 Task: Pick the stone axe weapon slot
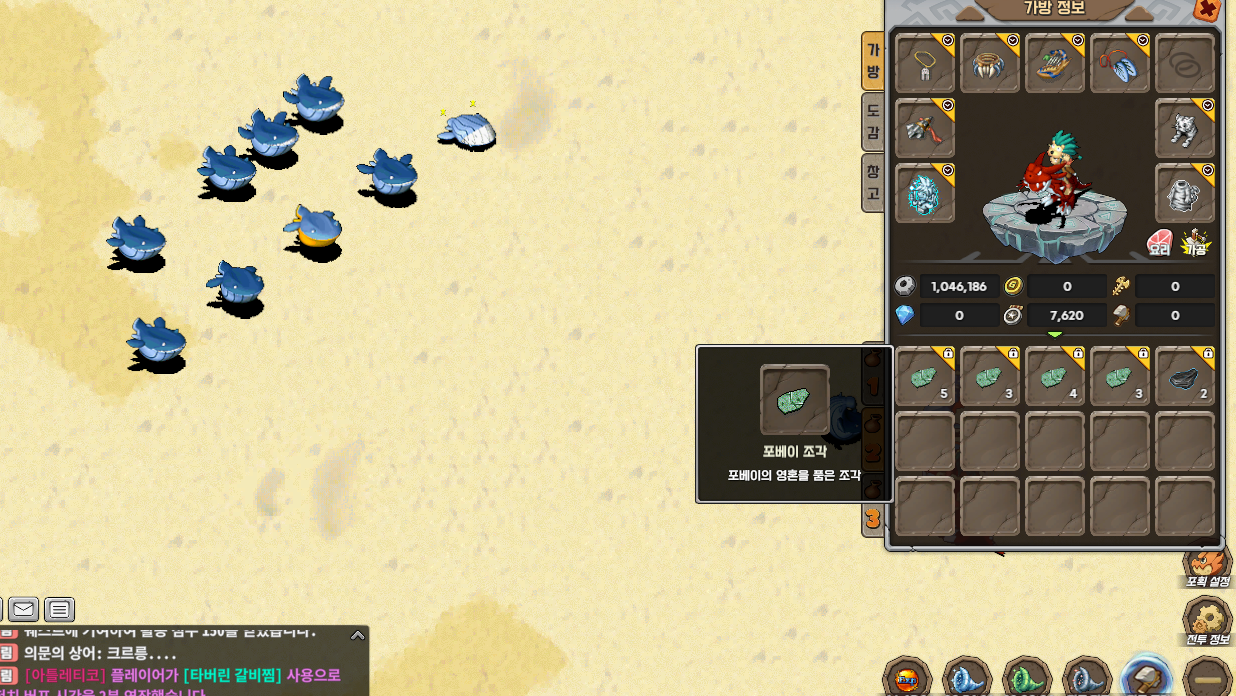coord(925,128)
